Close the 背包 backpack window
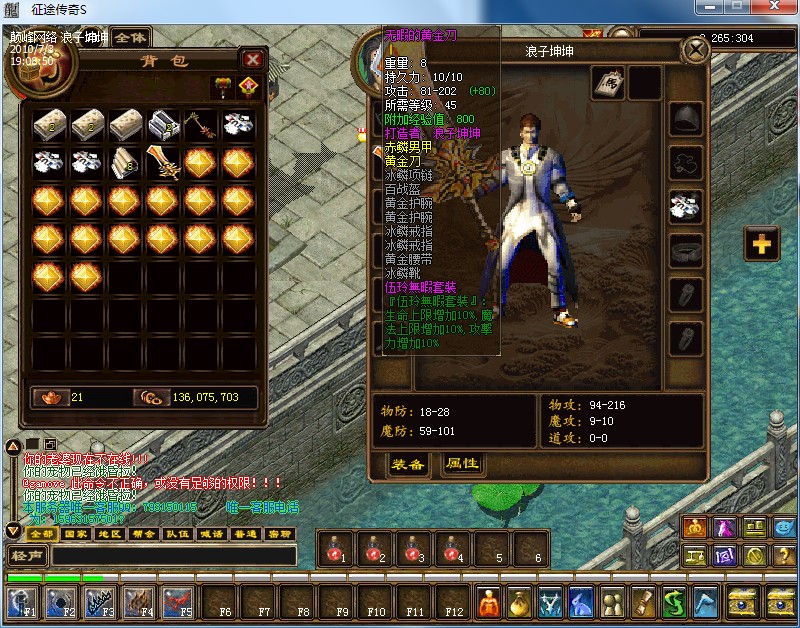 [253, 60]
